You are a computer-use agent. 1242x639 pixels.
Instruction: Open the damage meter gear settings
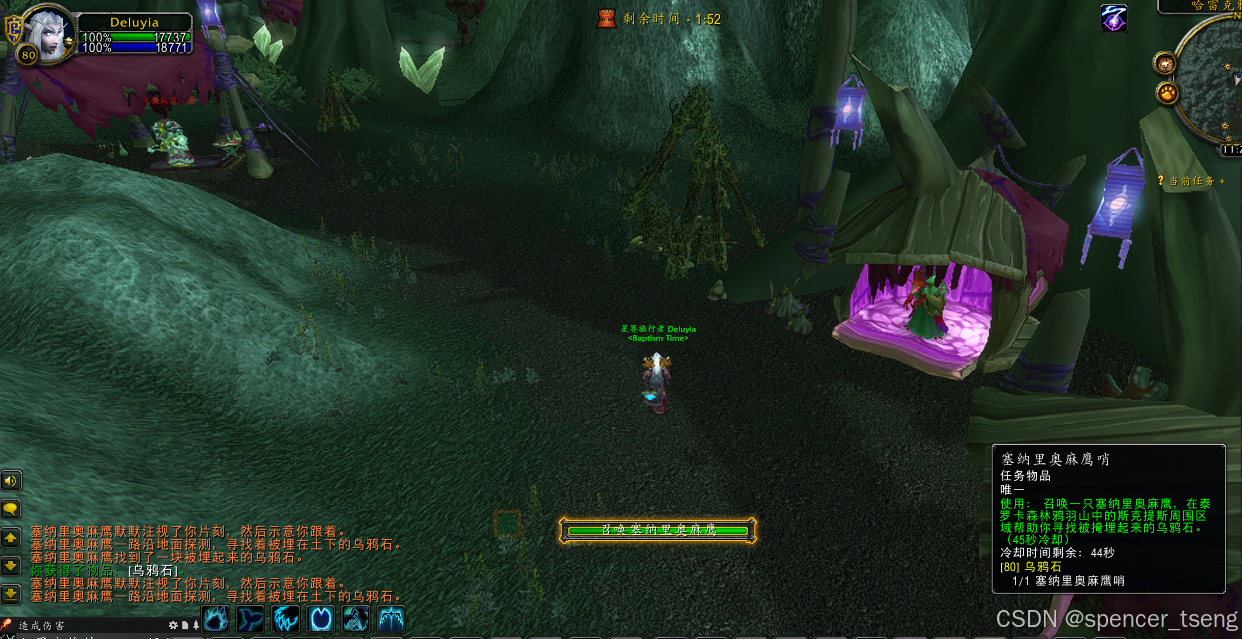click(173, 626)
